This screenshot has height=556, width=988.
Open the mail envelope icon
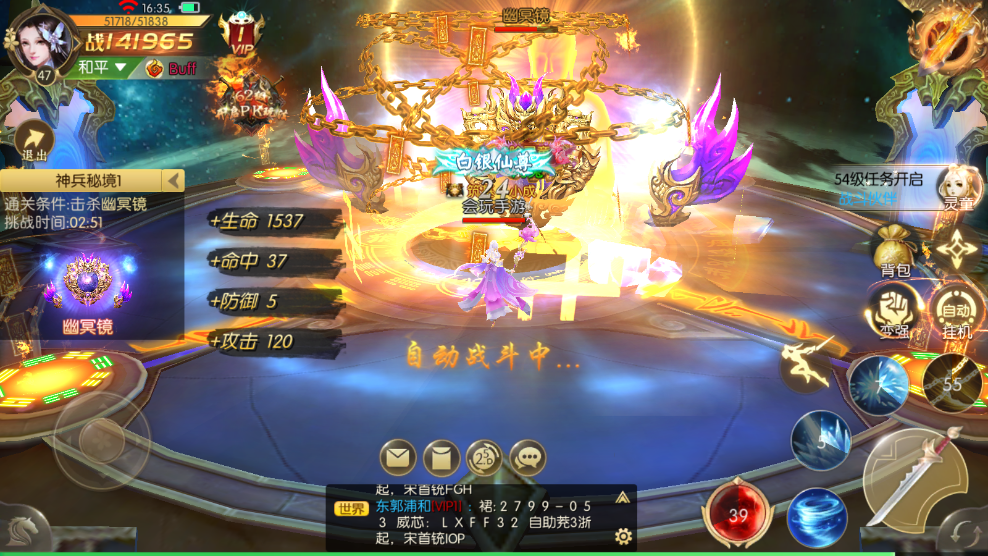click(x=397, y=459)
